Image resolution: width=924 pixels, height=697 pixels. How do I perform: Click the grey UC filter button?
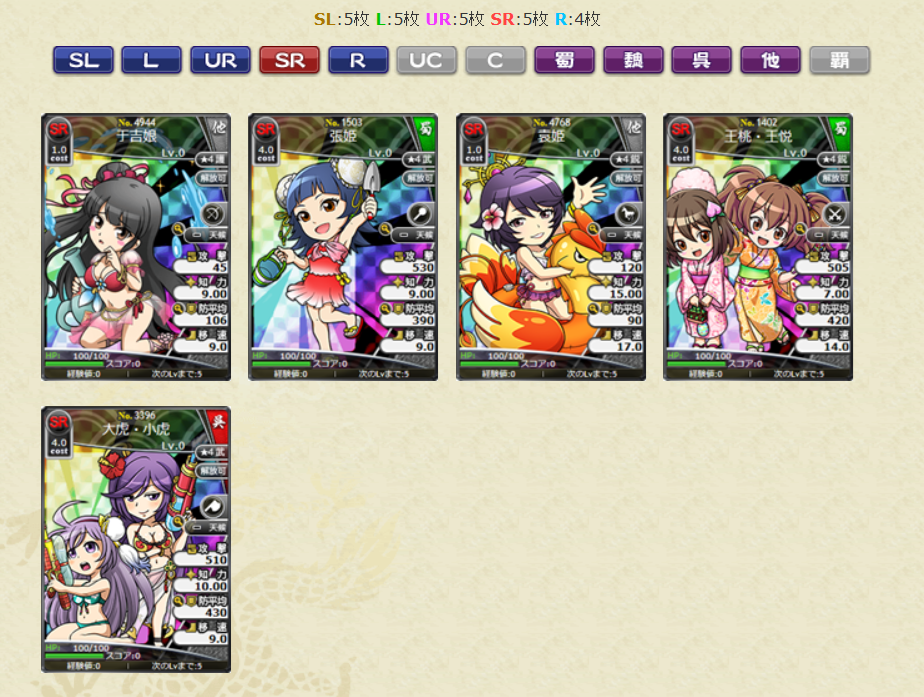(x=426, y=60)
